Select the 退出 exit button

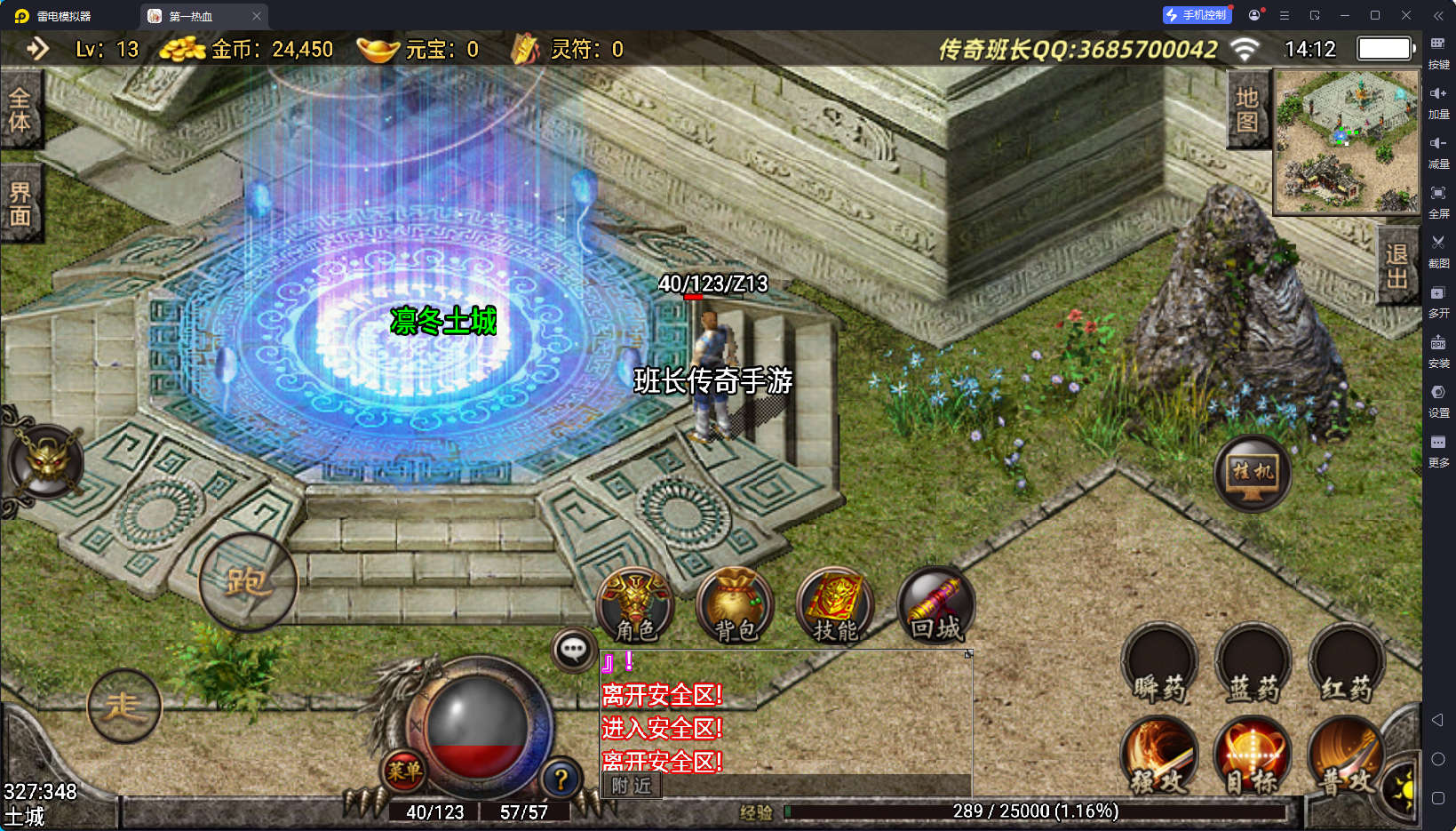point(1396,266)
